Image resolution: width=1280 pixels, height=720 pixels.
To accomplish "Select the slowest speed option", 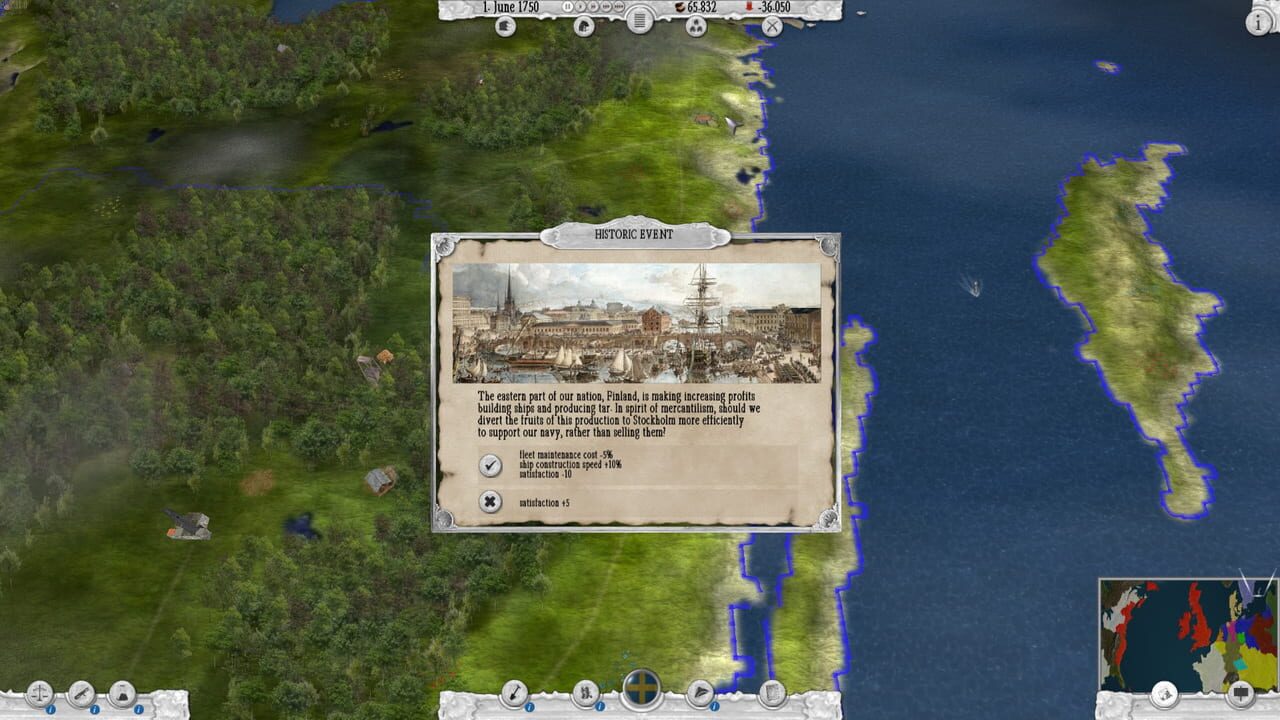I will coord(580,7).
